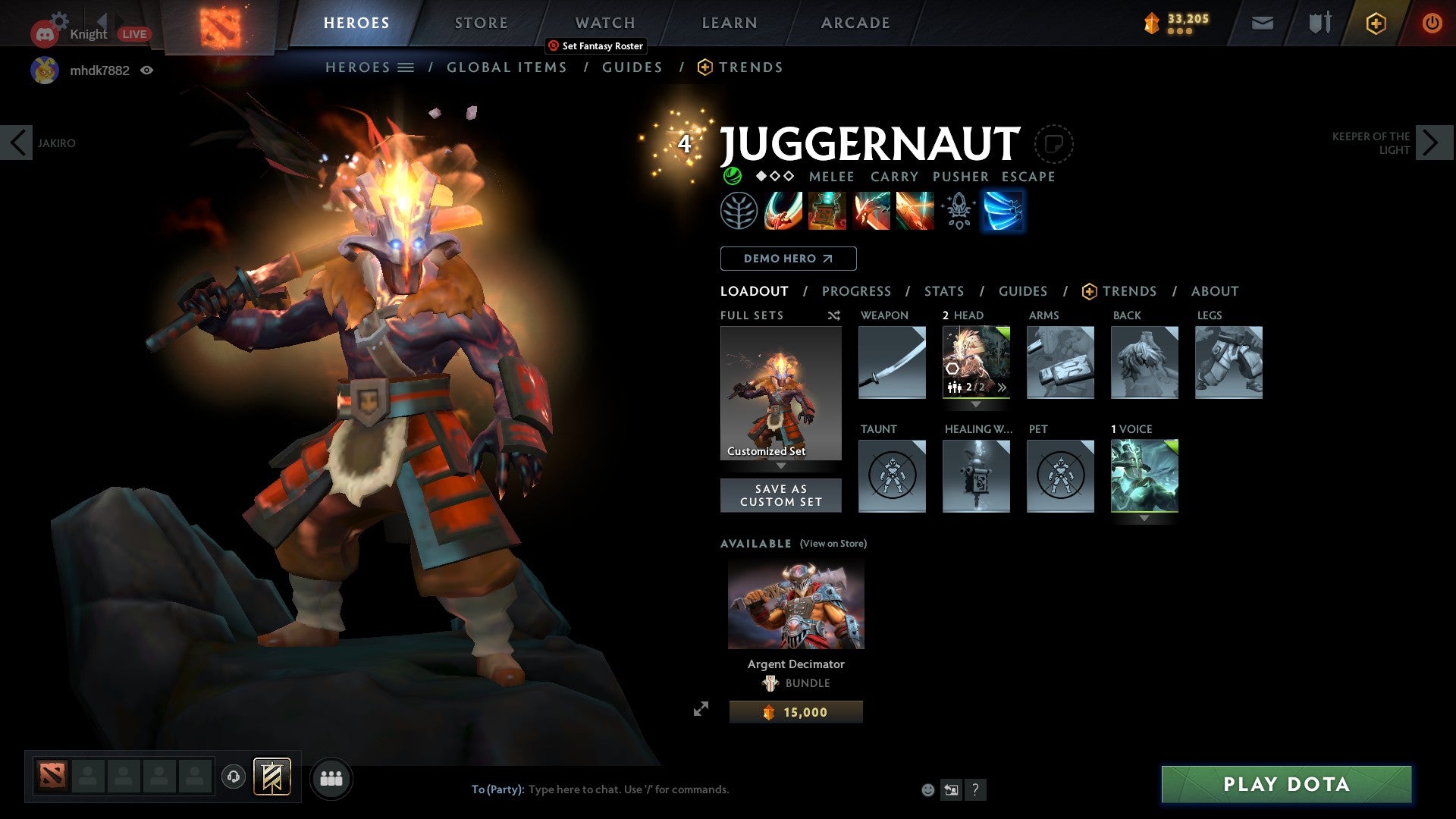Image resolution: width=1456 pixels, height=819 pixels.
Task: Open the mail envelope notification icon
Action: pyautogui.click(x=1262, y=23)
